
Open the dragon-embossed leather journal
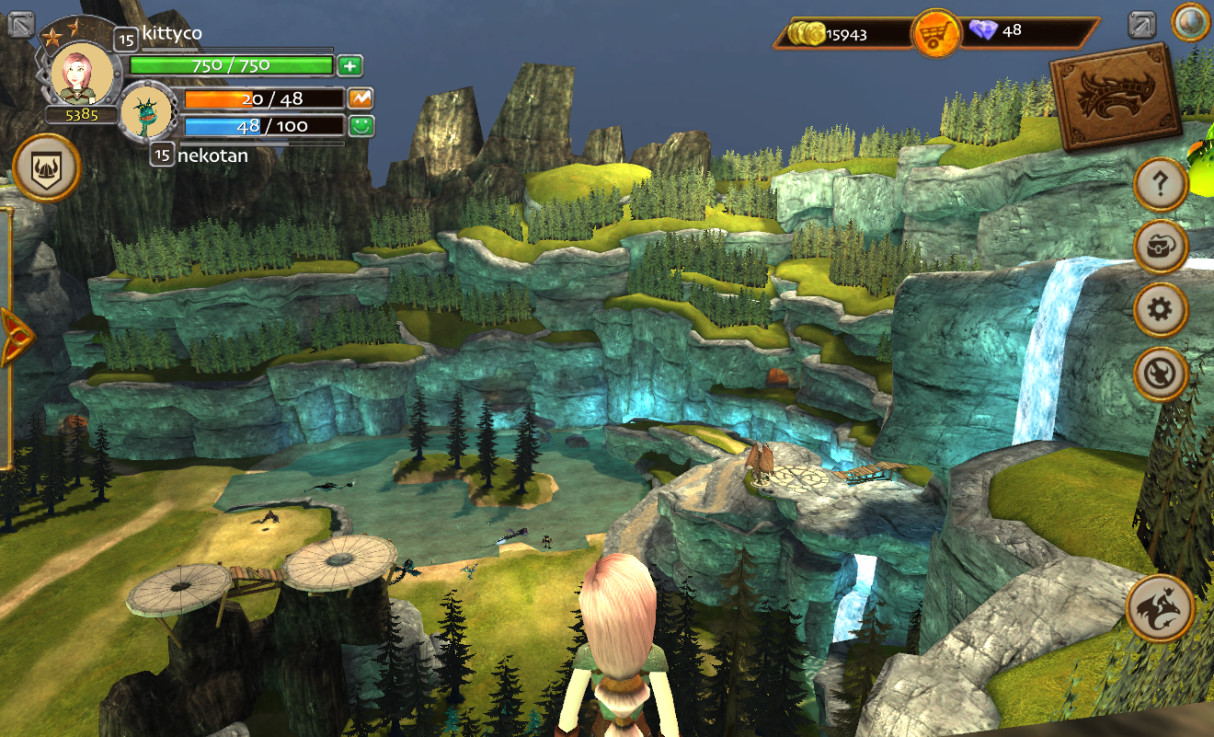[1114, 95]
